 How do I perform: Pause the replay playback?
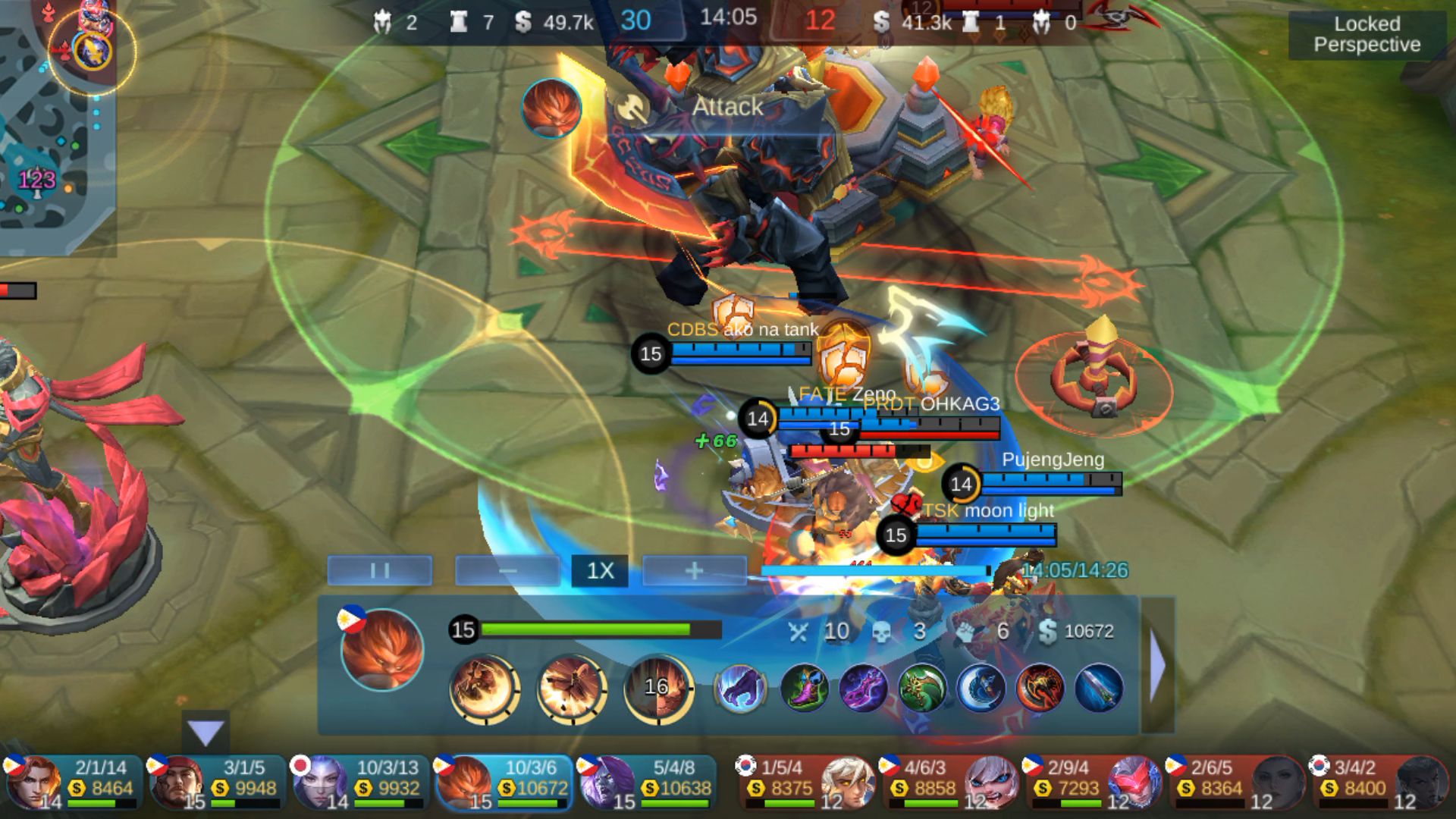380,570
